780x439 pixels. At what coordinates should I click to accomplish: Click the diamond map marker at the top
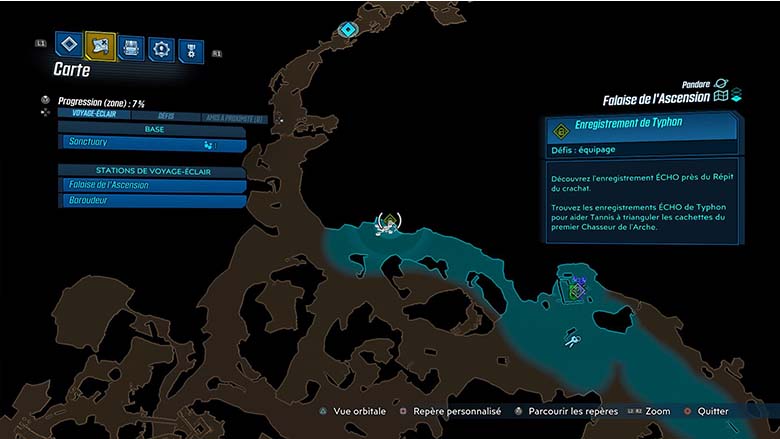[348, 30]
